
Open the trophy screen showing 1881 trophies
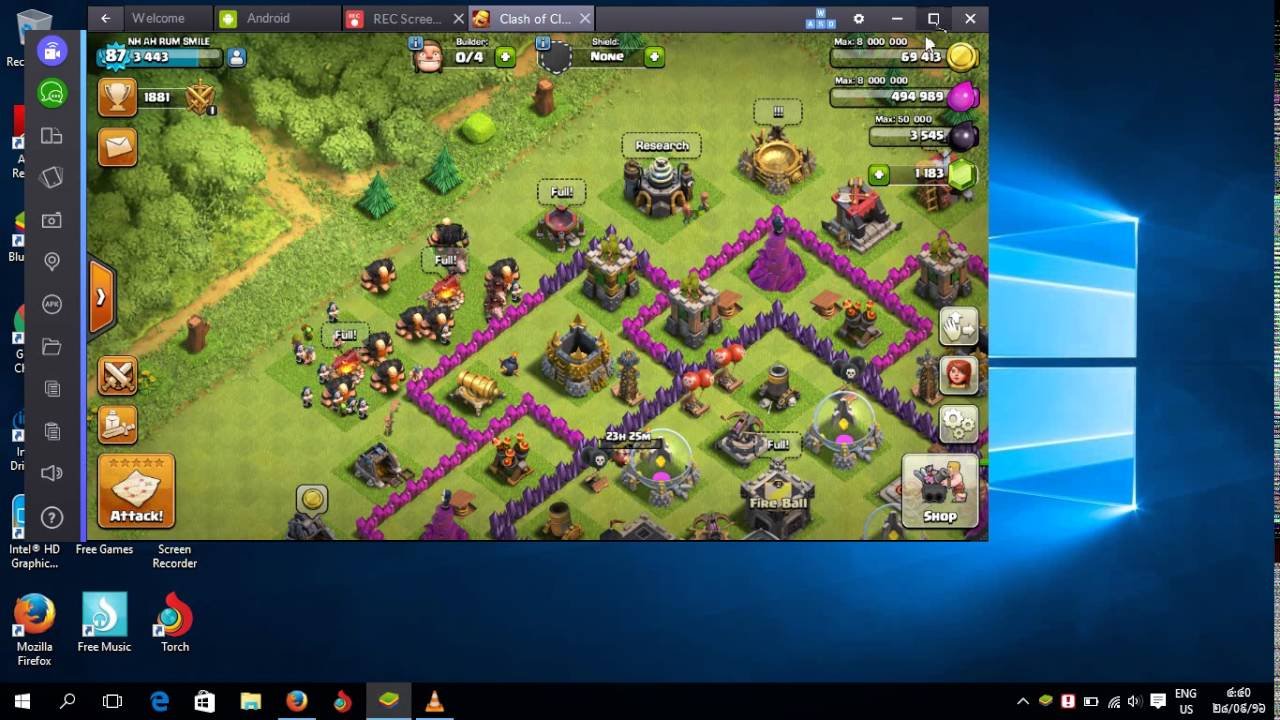[117, 99]
